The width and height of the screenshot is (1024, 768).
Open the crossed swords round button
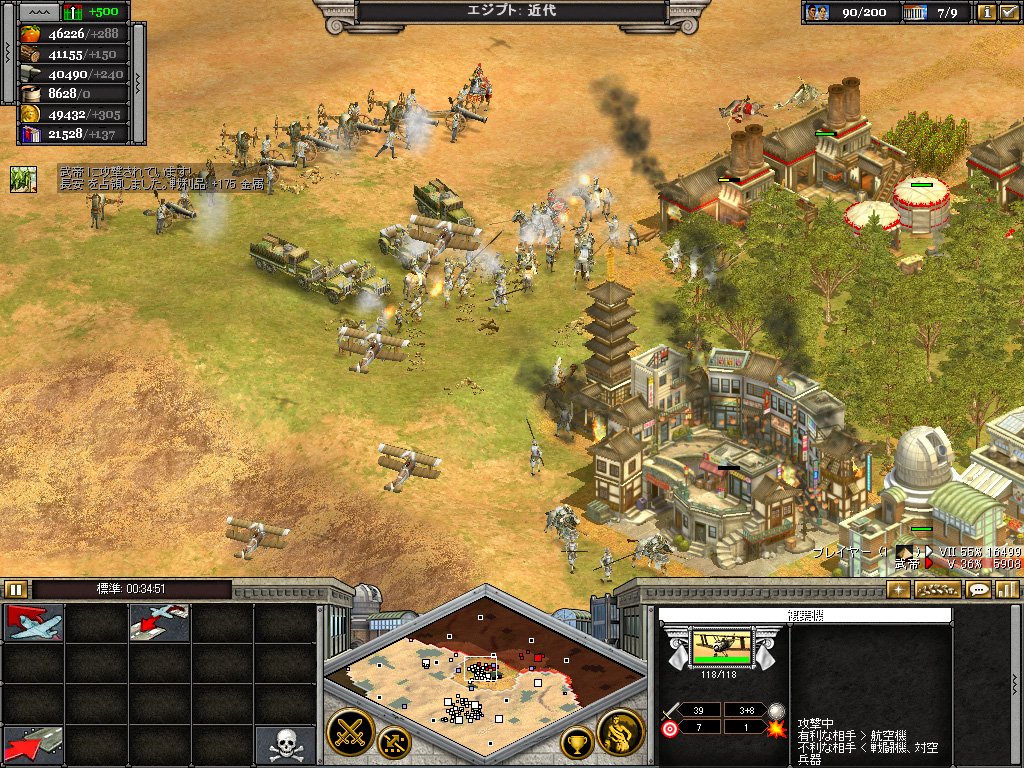coord(350,733)
